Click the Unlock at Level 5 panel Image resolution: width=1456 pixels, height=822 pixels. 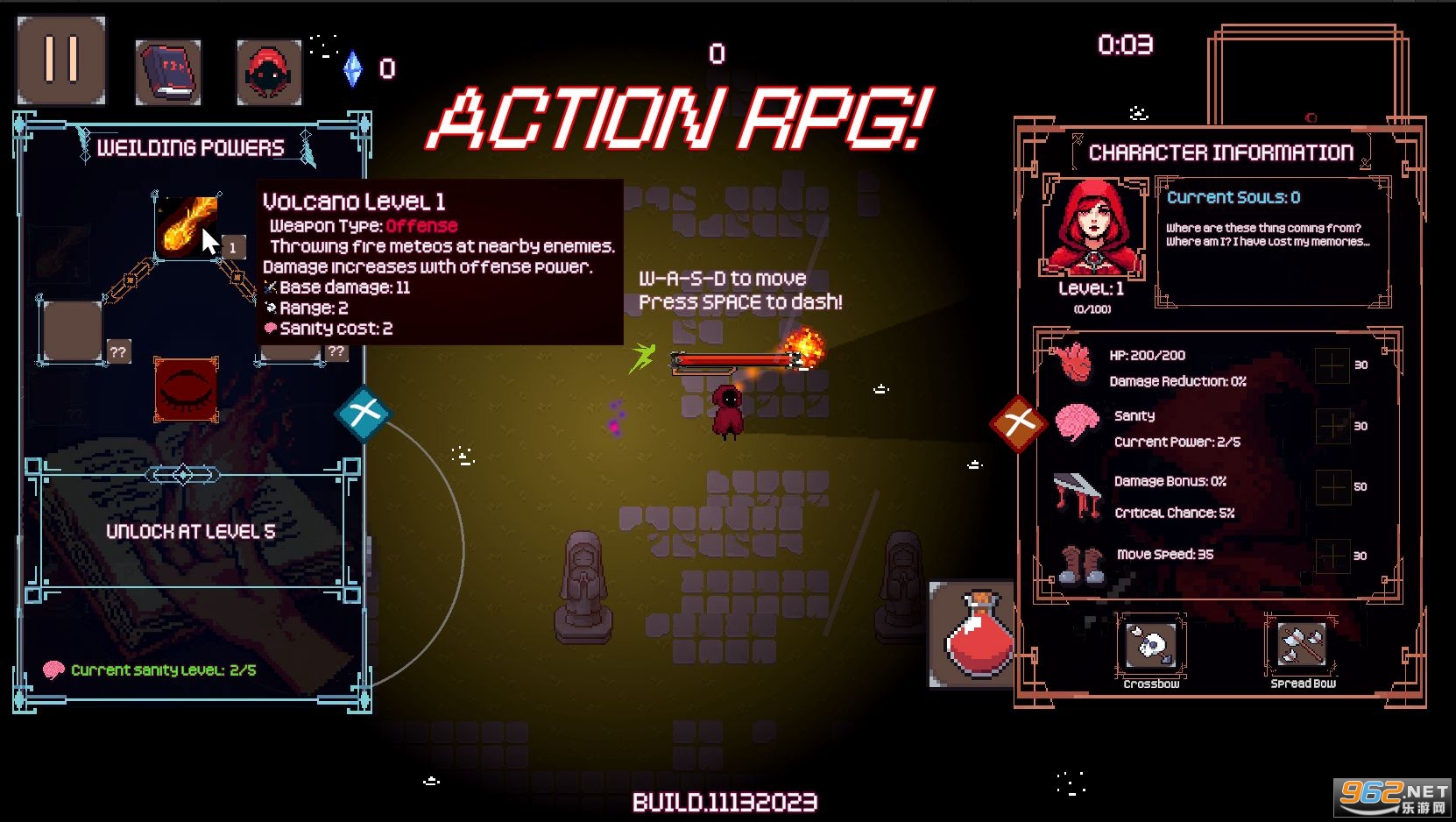click(191, 531)
